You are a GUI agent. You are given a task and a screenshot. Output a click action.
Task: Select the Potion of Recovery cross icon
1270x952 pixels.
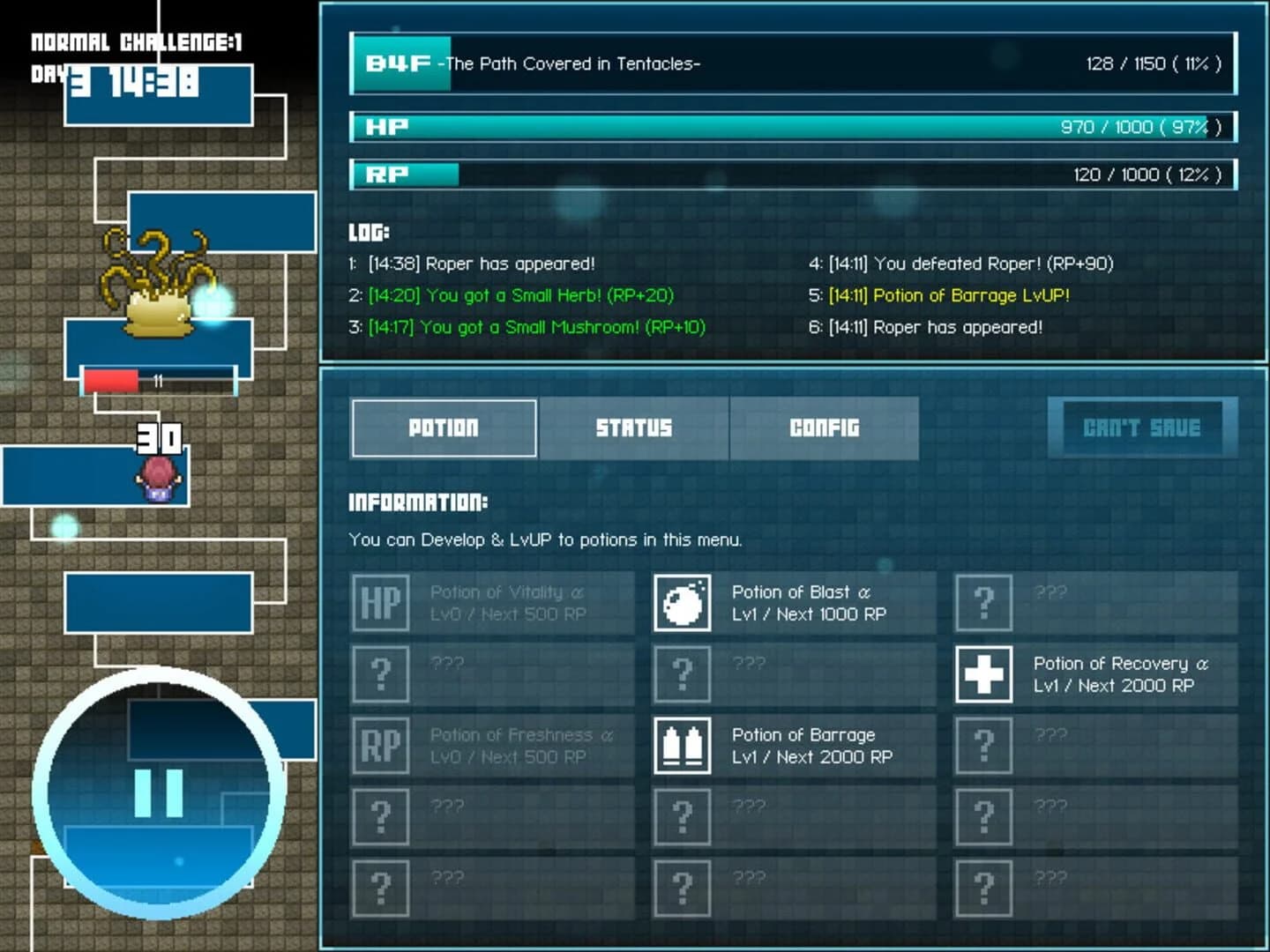982,674
